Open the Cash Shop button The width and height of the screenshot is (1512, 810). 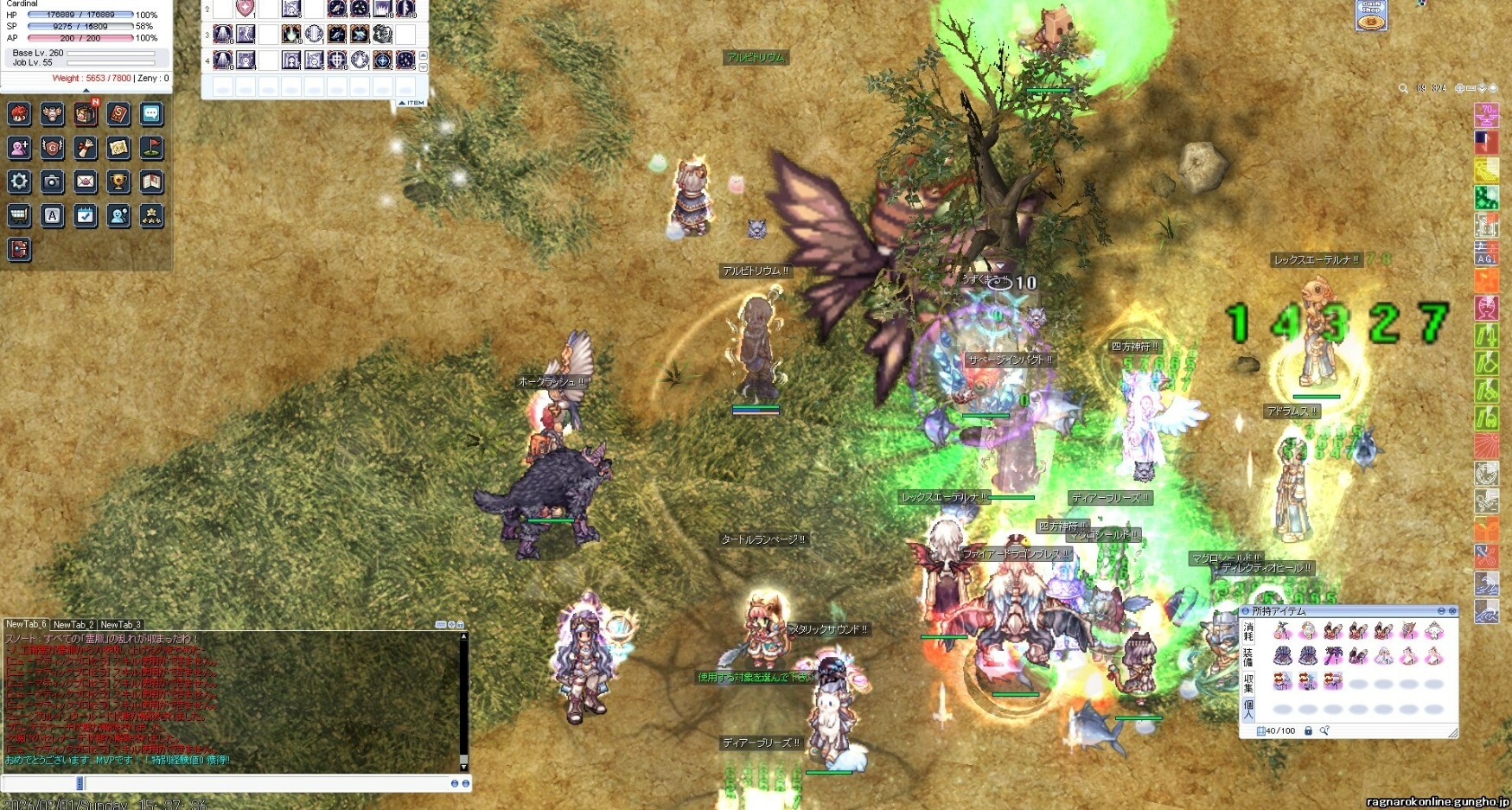tap(1371, 15)
